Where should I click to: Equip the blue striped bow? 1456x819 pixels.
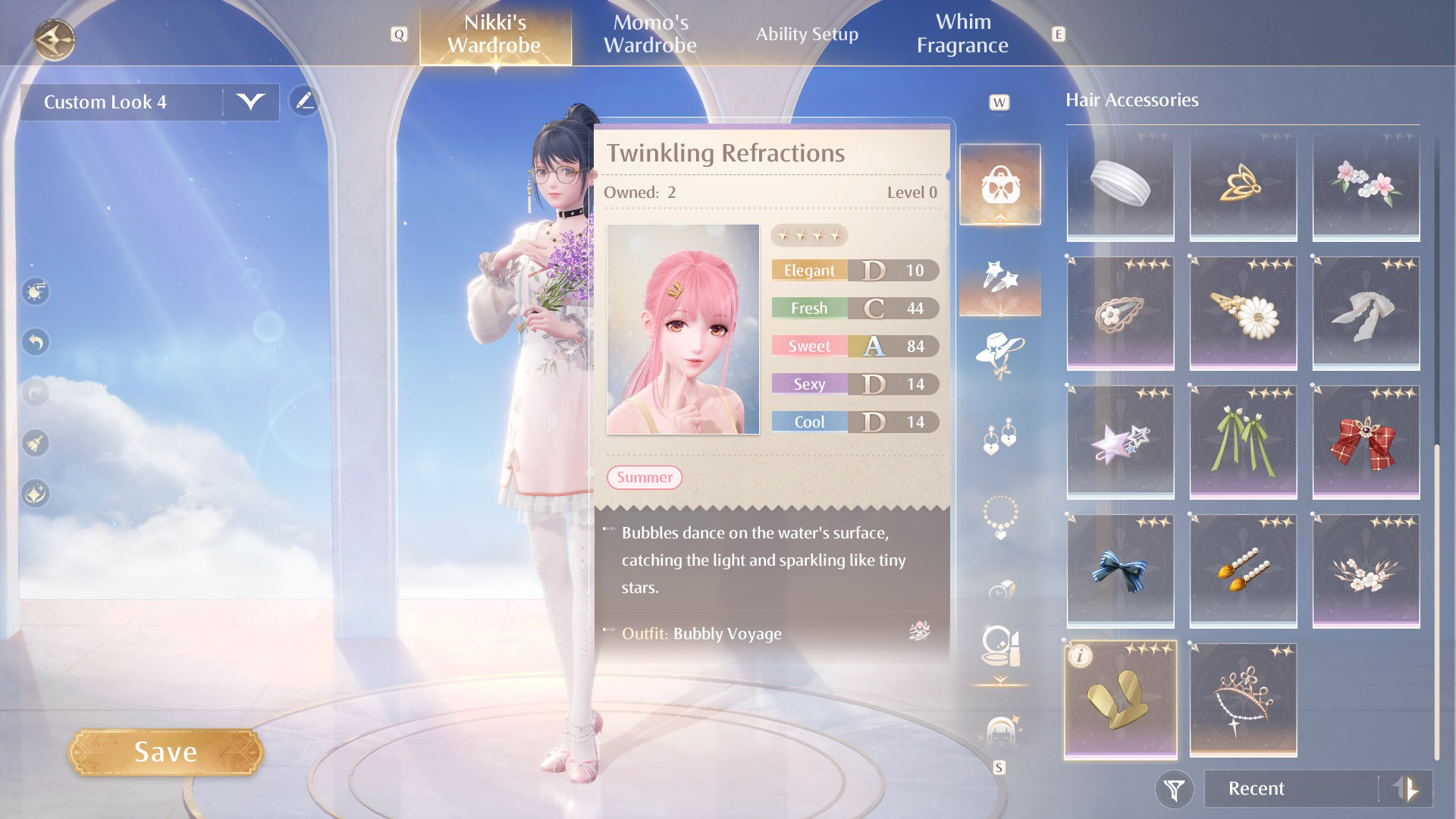pos(1120,571)
